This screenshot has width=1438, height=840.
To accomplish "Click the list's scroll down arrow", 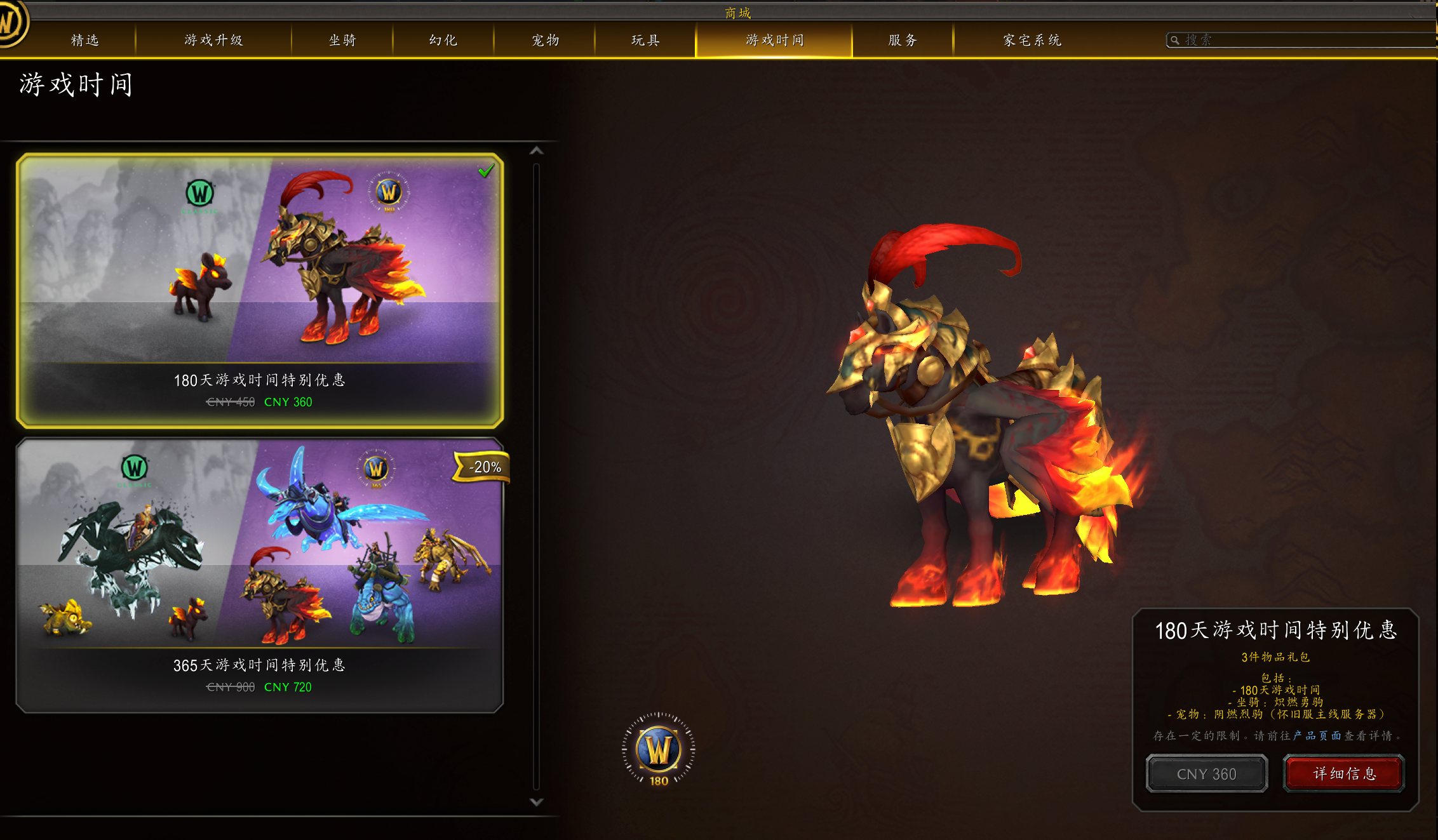I will (x=537, y=802).
